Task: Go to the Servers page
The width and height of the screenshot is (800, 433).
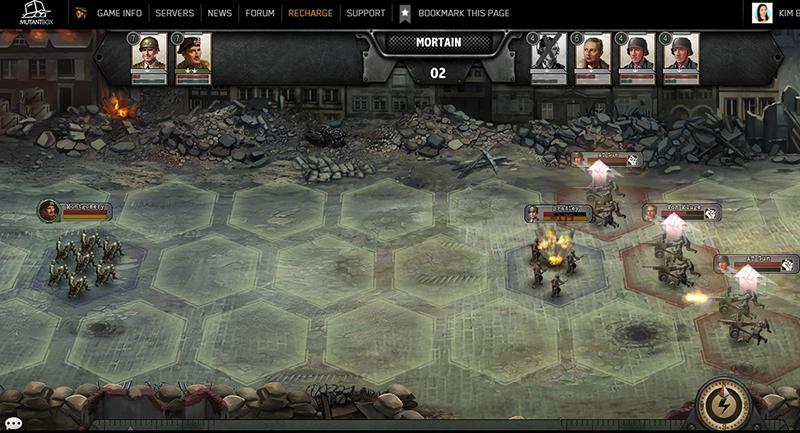Action: click(x=175, y=13)
